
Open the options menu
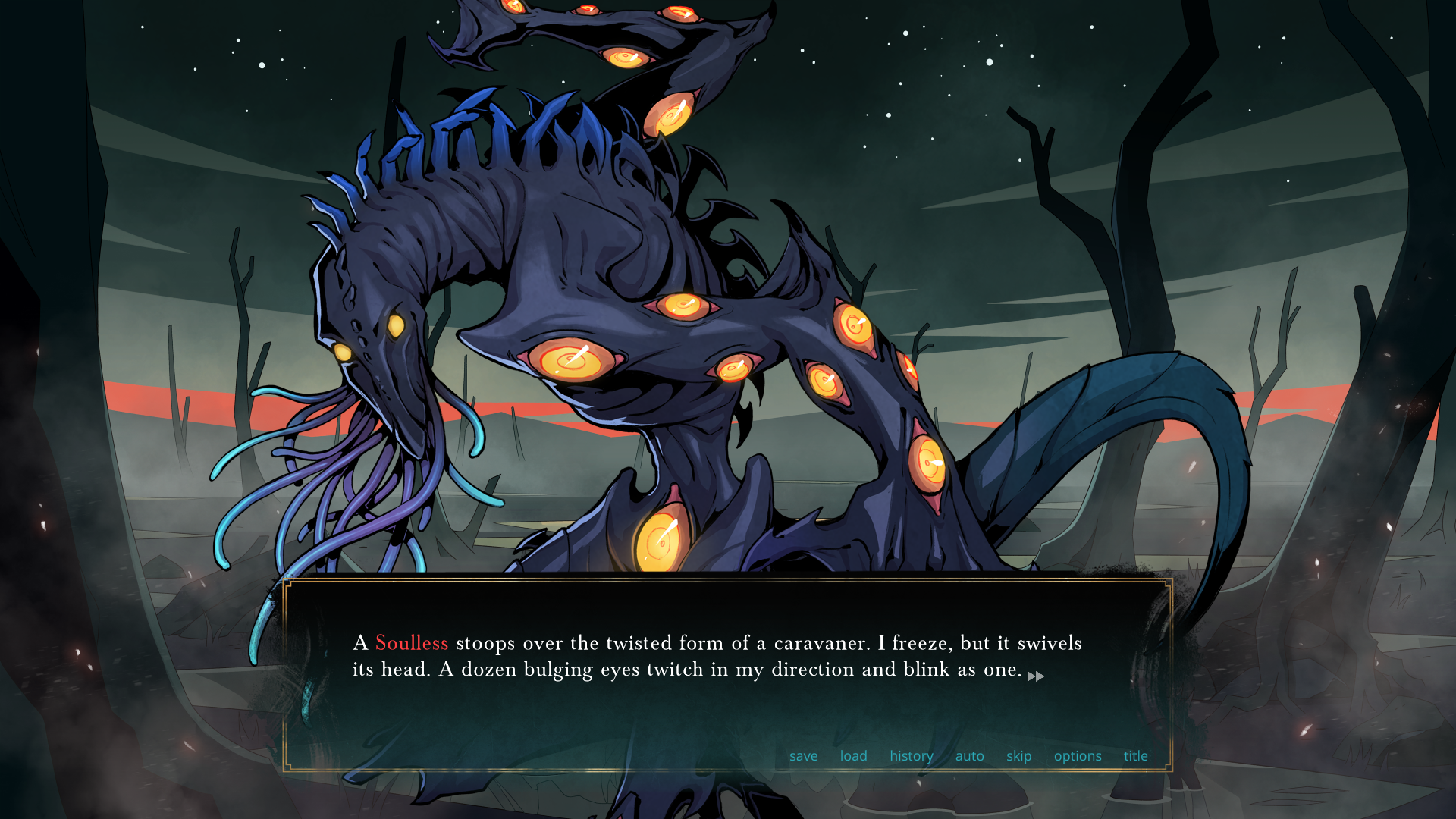coord(1077,756)
